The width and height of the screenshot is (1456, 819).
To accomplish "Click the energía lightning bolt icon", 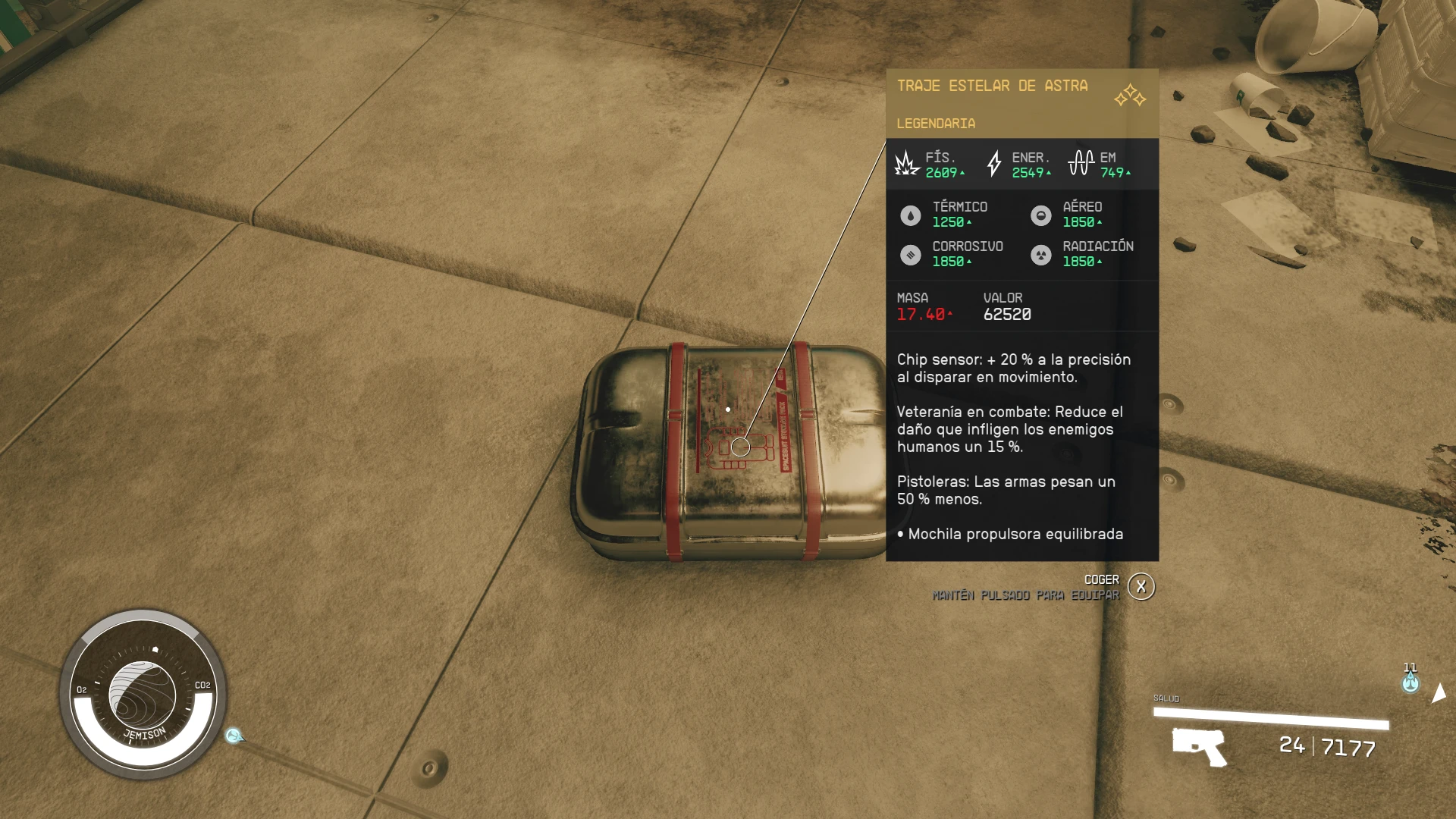I will [996, 164].
